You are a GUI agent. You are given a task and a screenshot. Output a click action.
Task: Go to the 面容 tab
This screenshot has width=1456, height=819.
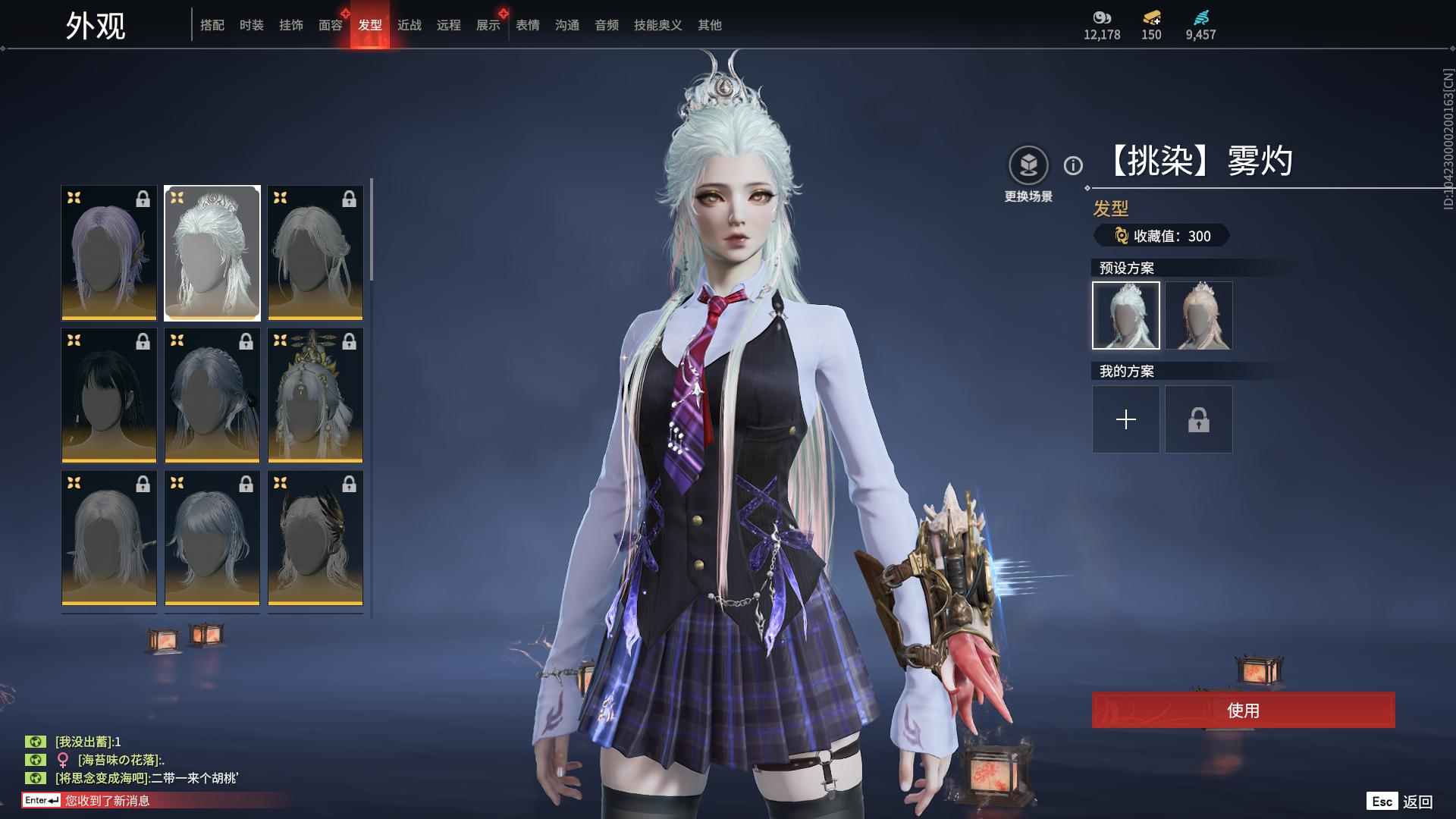coord(331,25)
